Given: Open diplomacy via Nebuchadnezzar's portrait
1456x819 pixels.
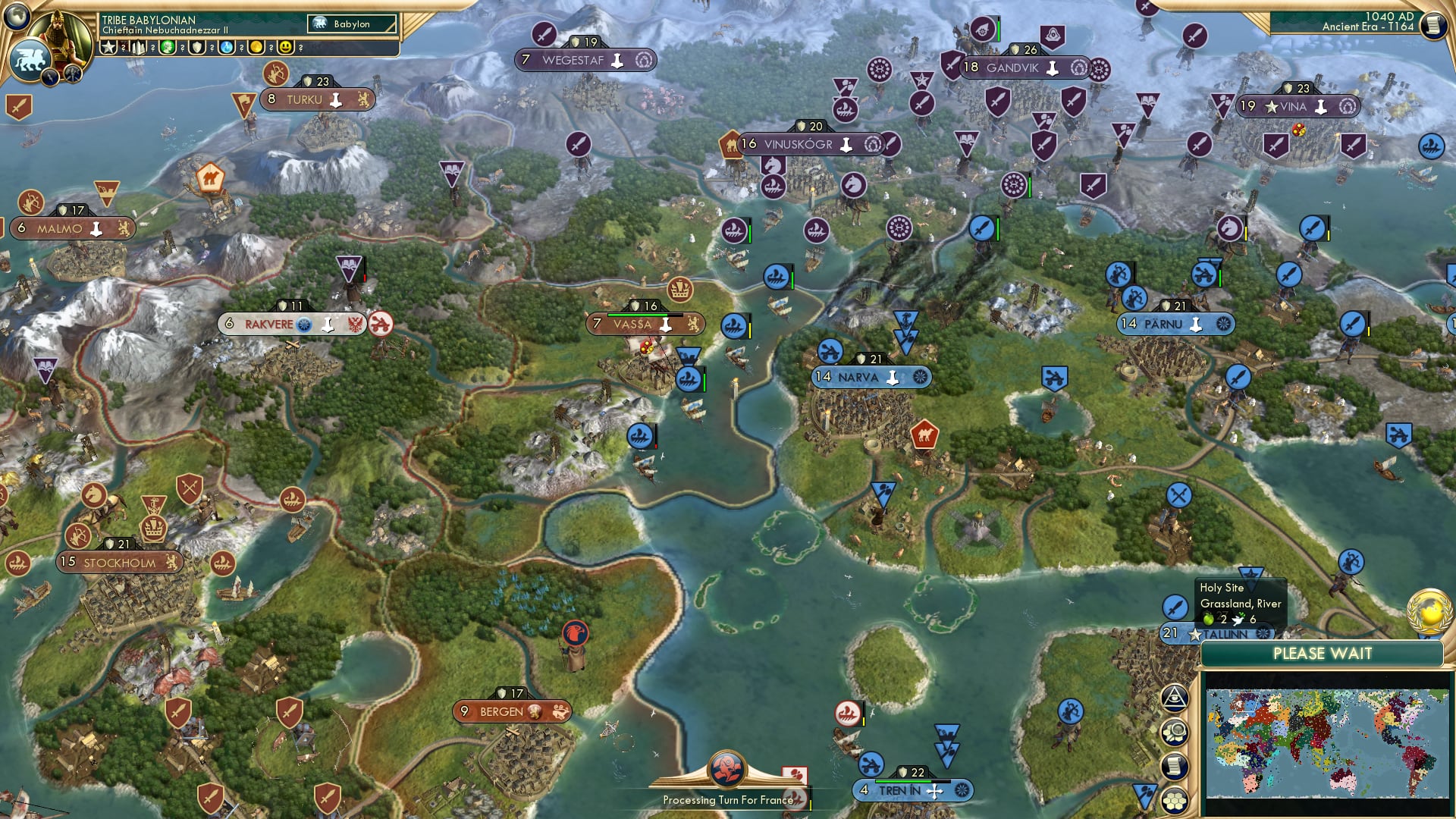Looking at the screenshot, I should pyautogui.click(x=61, y=36).
